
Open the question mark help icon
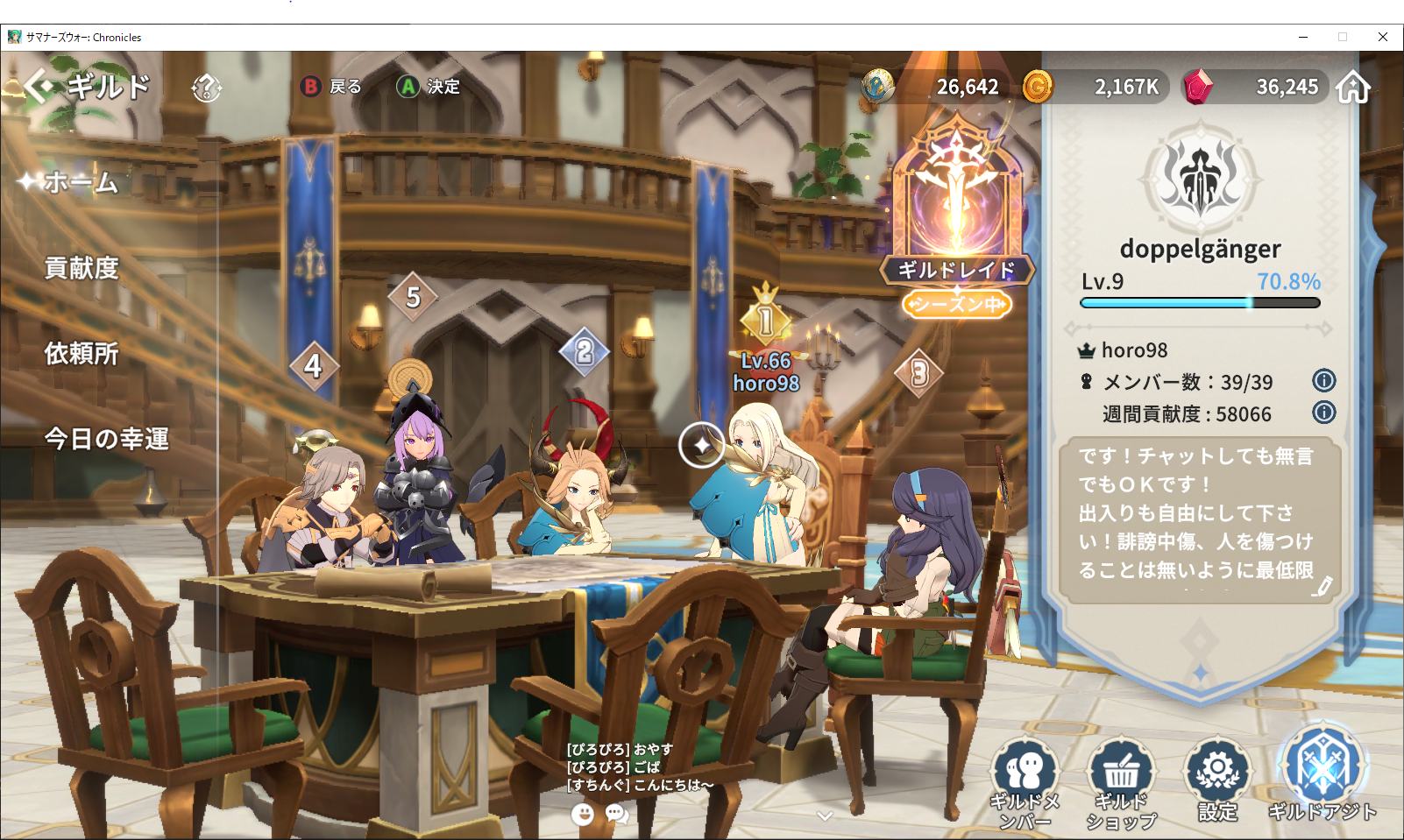point(207,88)
